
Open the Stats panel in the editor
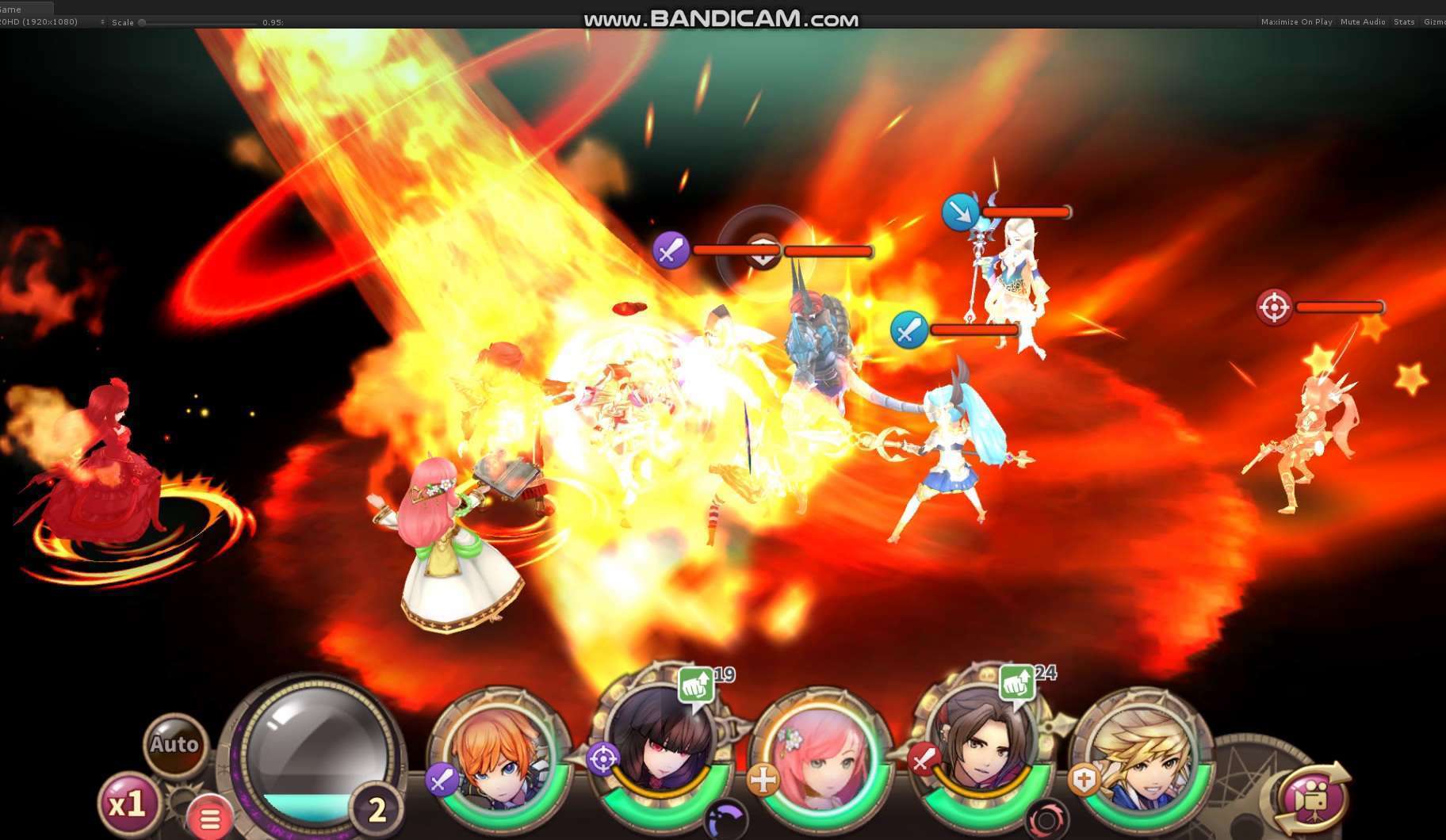click(1404, 22)
